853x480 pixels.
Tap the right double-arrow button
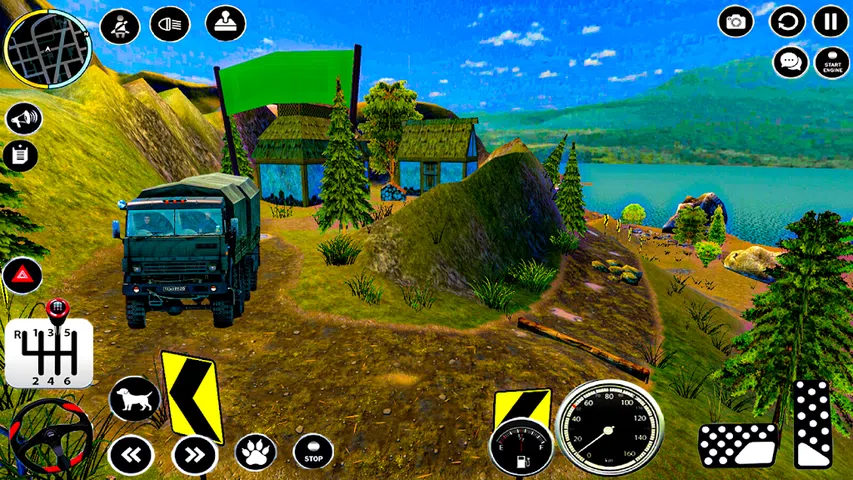(x=194, y=455)
